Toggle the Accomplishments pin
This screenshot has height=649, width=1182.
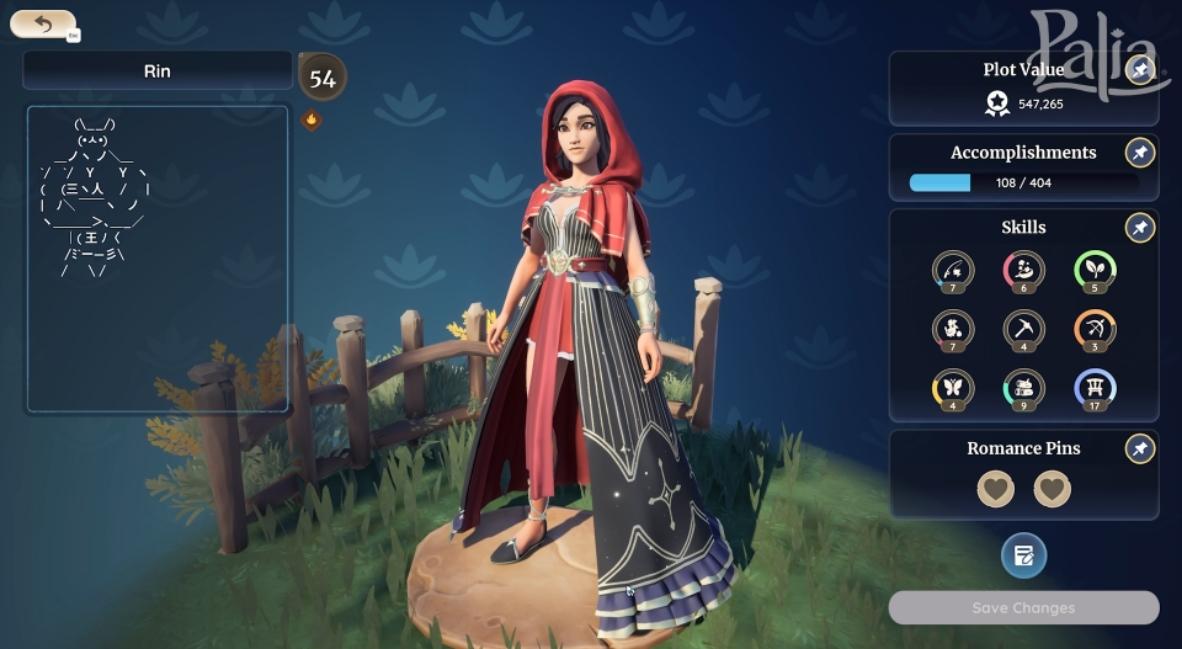tap(1140, 153)
